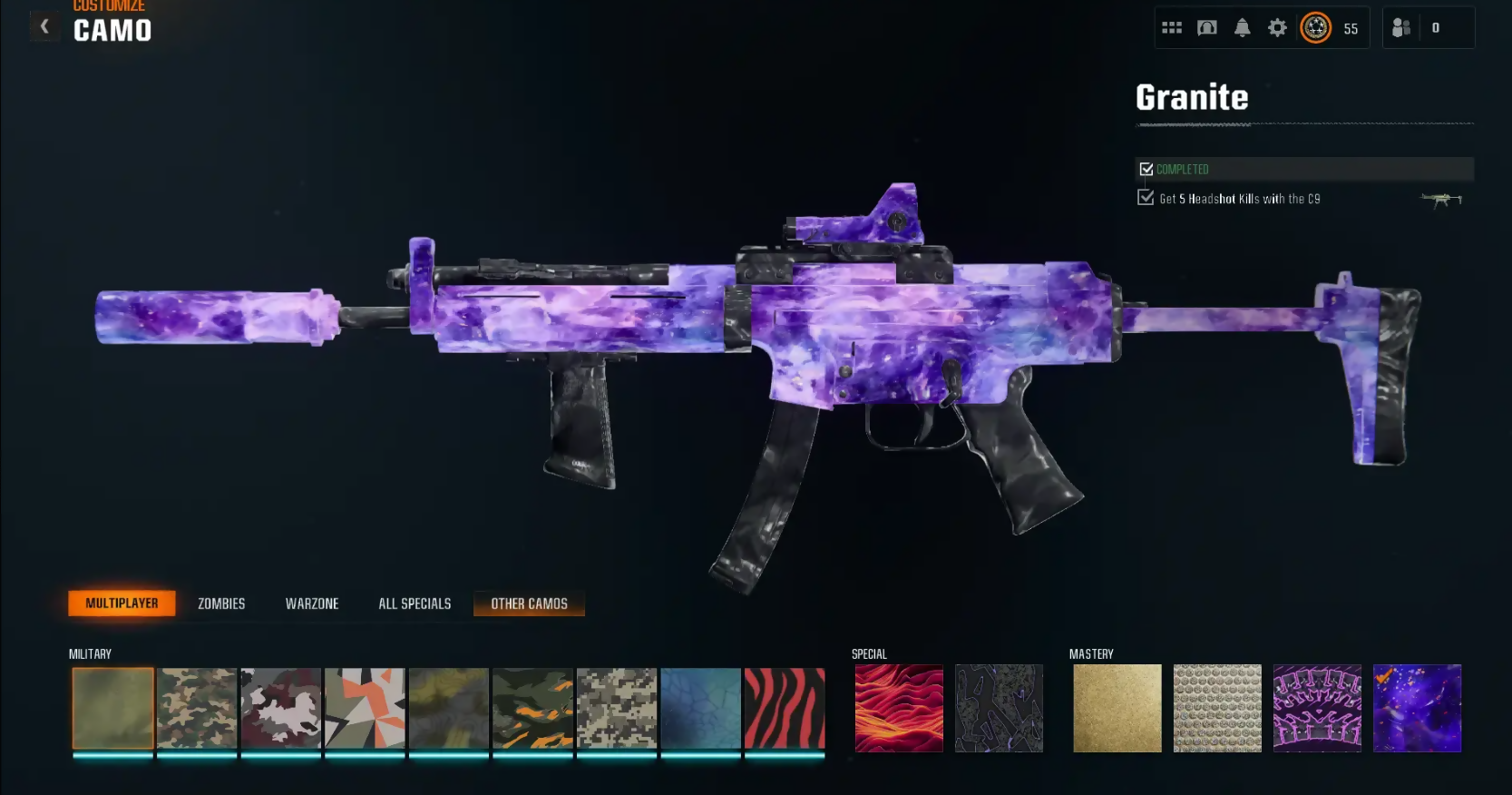Switch to the Multiplayer camo tab

[x=122, y=604]
